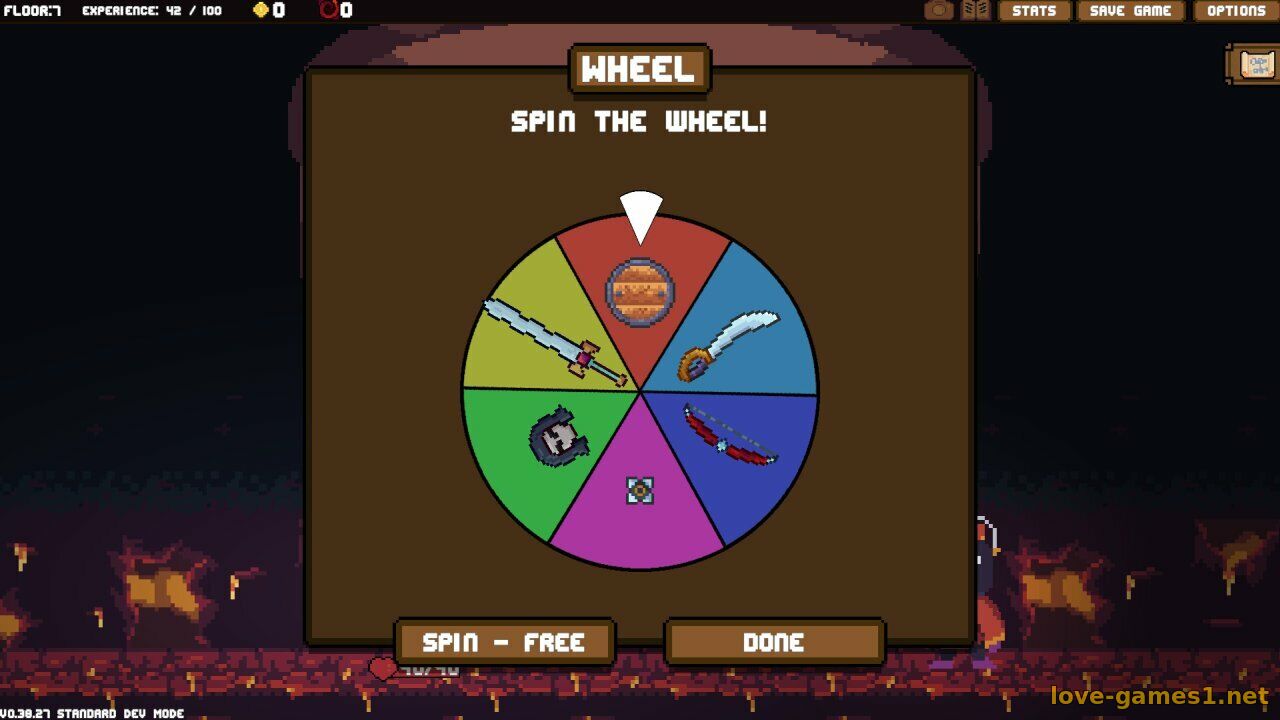1280x720 pixels.
Task: Choose the dark hooded mask on the wheel
Action: pos(555,438)
